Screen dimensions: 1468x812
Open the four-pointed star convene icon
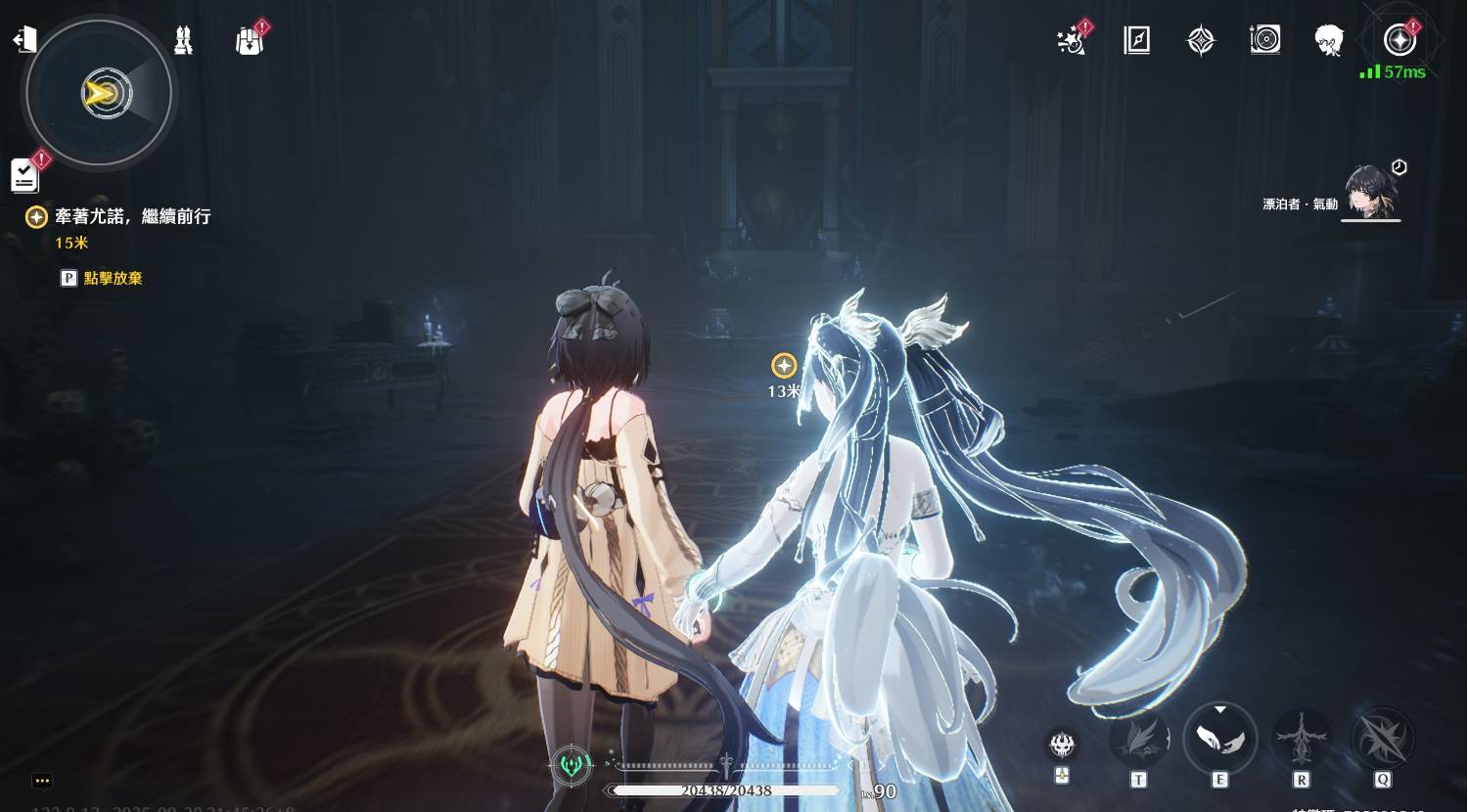click(x=1201, y=40)
